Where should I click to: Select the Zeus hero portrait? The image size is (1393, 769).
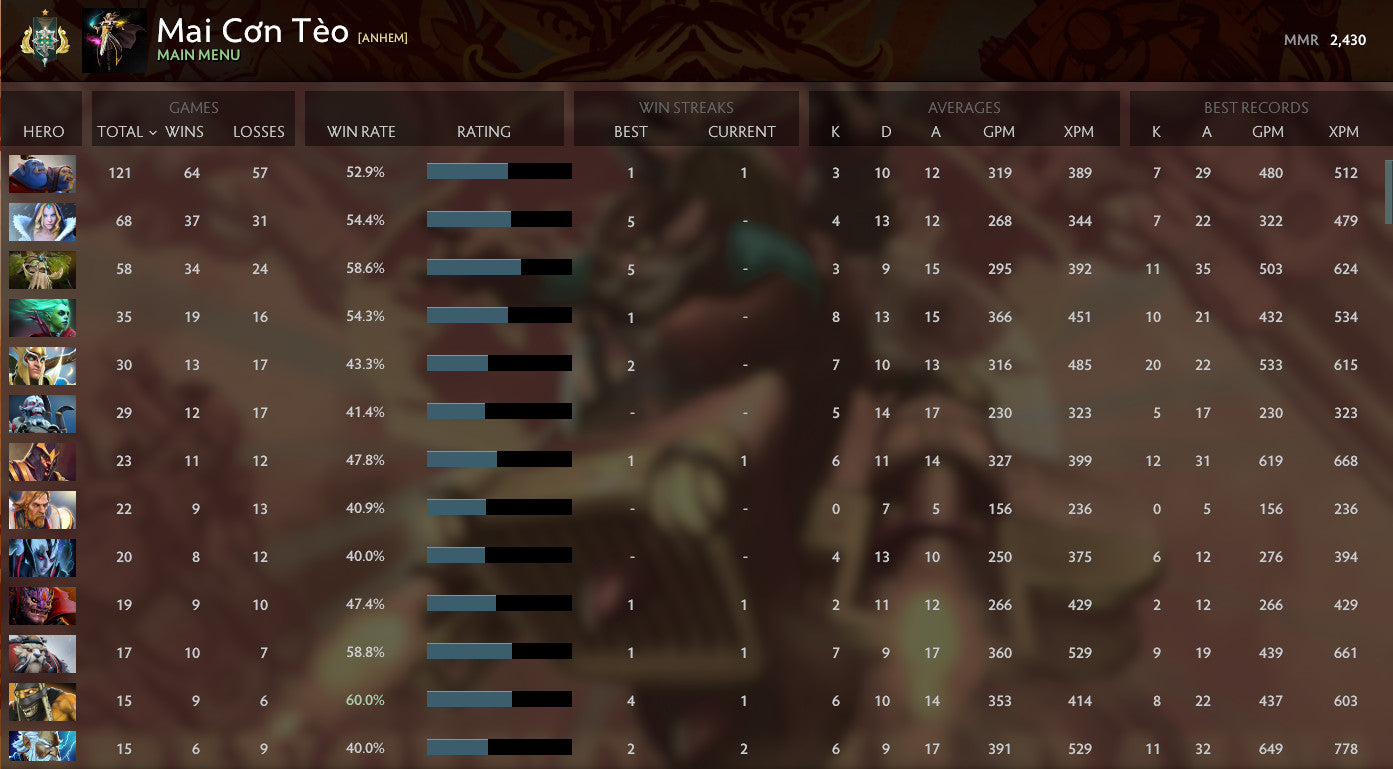42,748
